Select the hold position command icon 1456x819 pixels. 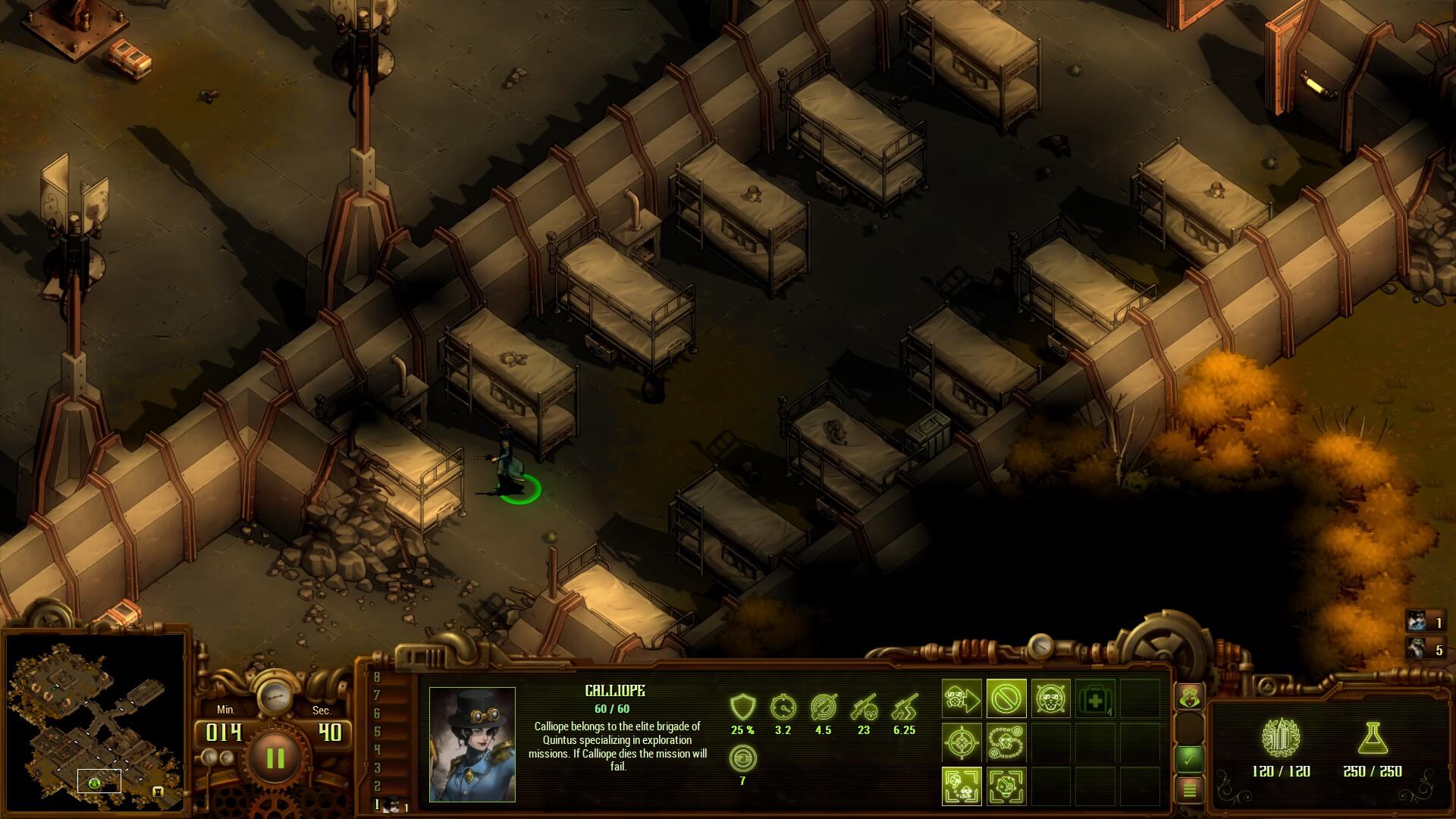pos(1051,698)
